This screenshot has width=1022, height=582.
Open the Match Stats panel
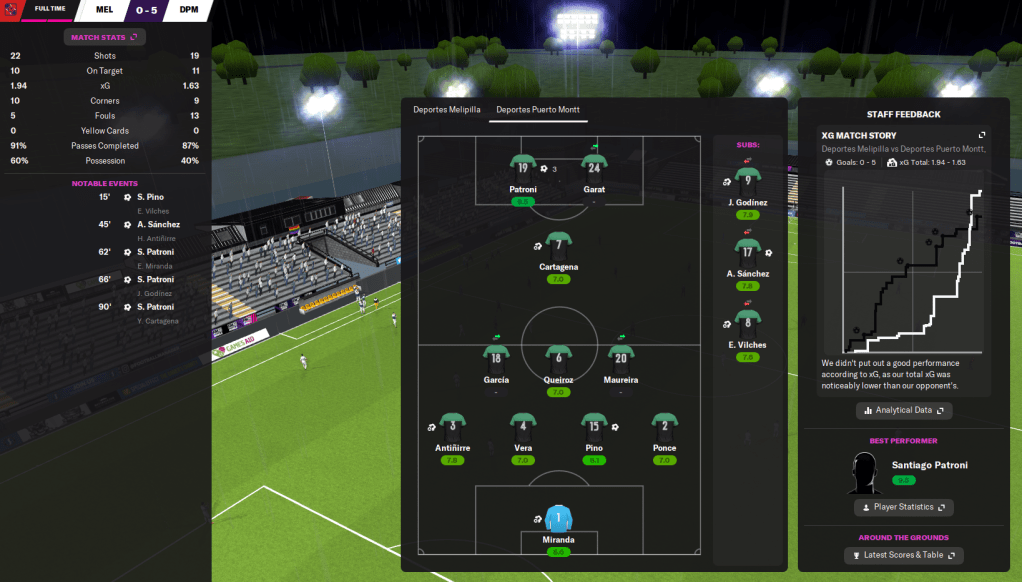[x=105, y=37]
